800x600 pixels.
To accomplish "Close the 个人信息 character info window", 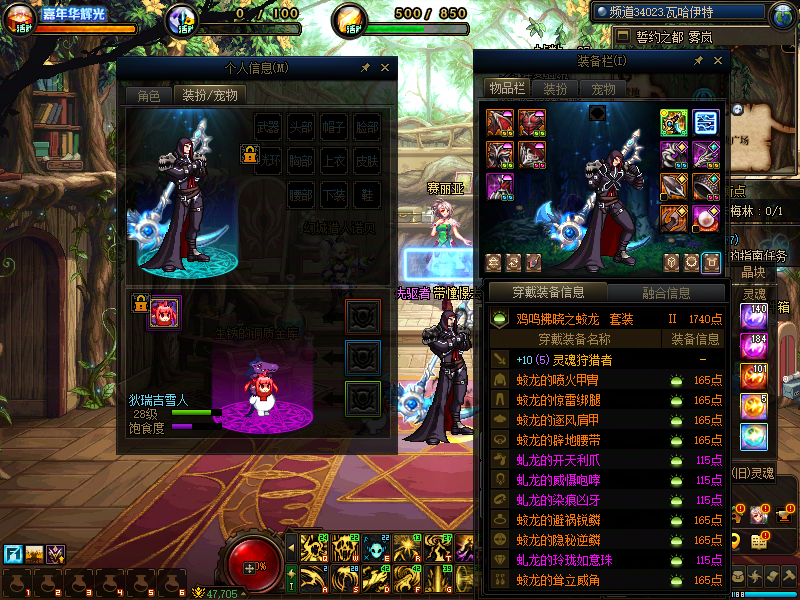I will (385, 68).
